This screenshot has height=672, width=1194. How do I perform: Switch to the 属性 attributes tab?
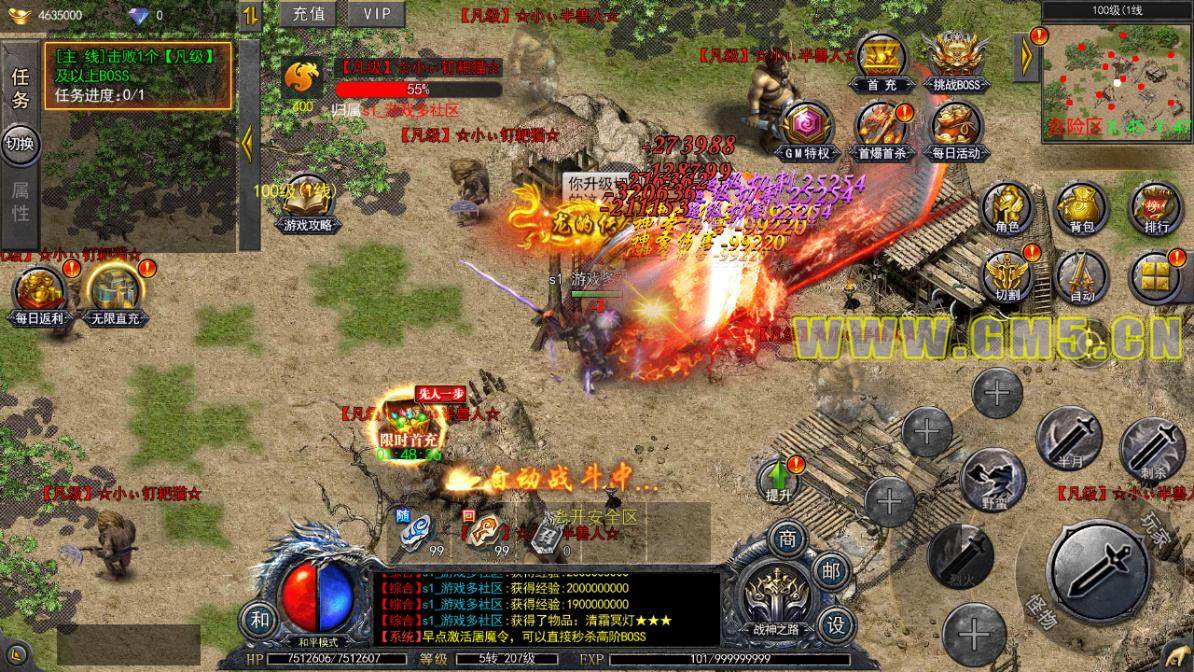point(21,200)
